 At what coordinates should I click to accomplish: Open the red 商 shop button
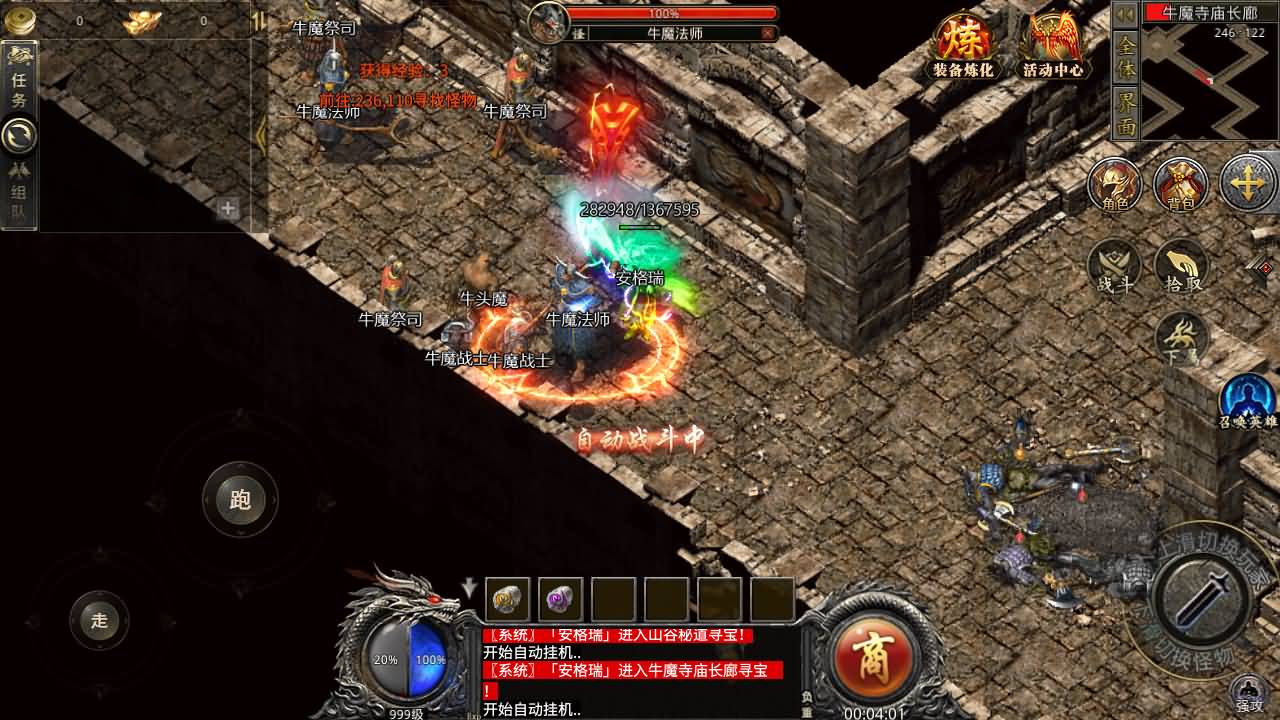pyautogui.click(x=867, y=656)
